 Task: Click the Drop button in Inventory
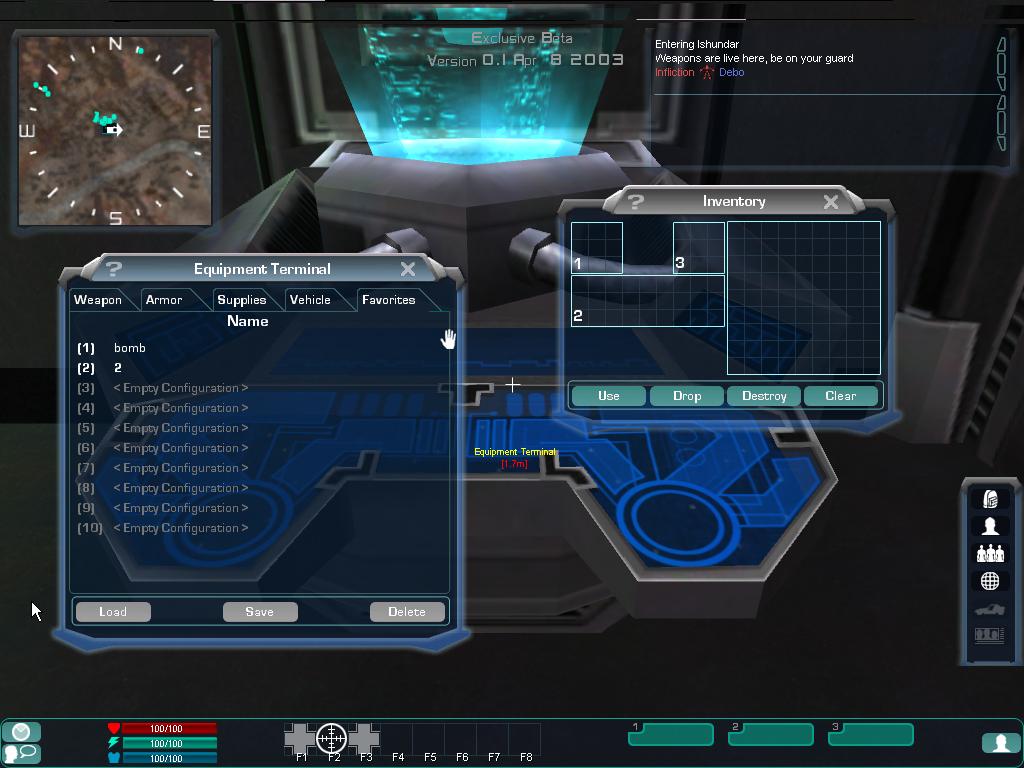coord(687,396)
